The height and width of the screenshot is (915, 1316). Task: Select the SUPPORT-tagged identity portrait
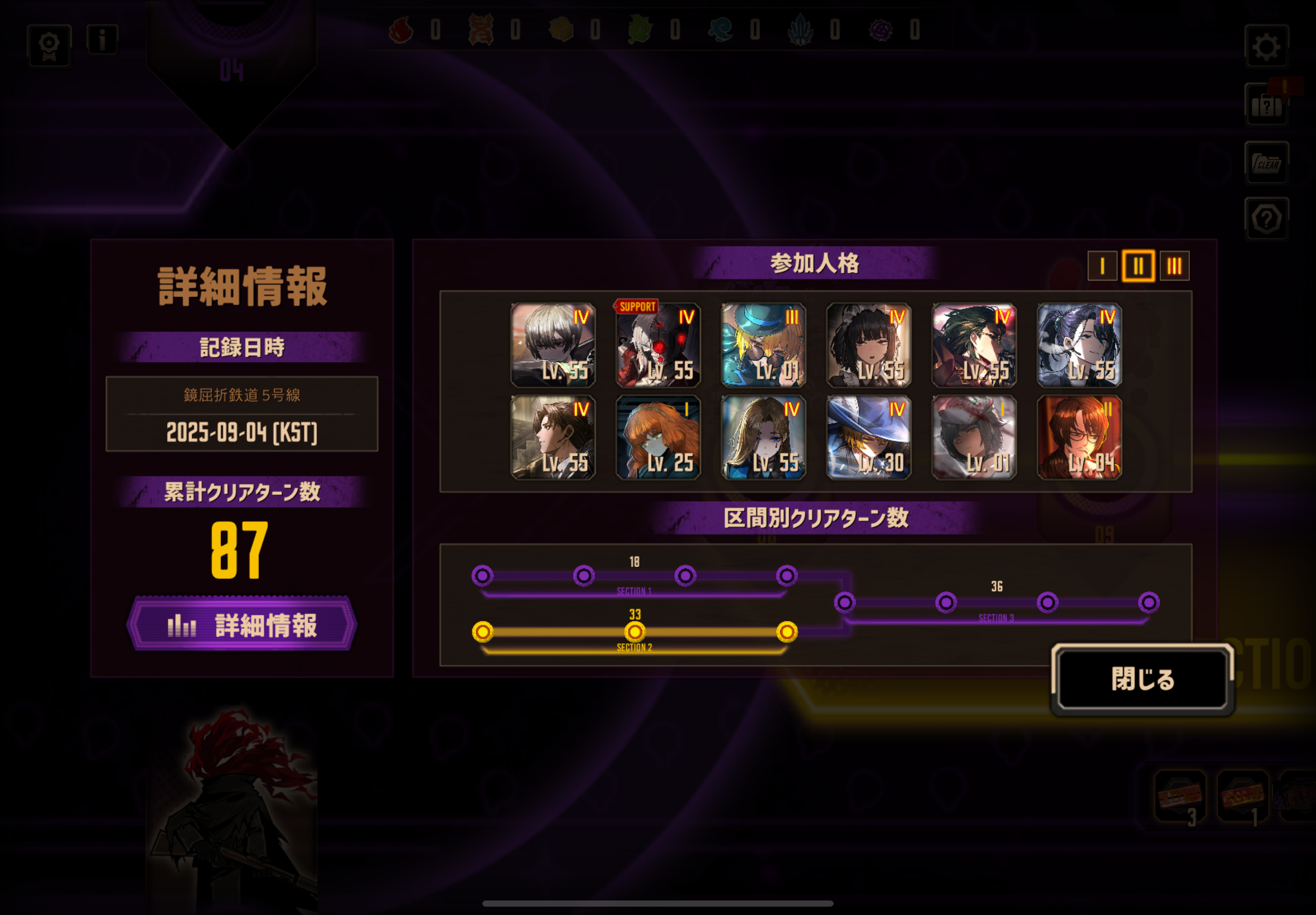(x=657, y=345)
